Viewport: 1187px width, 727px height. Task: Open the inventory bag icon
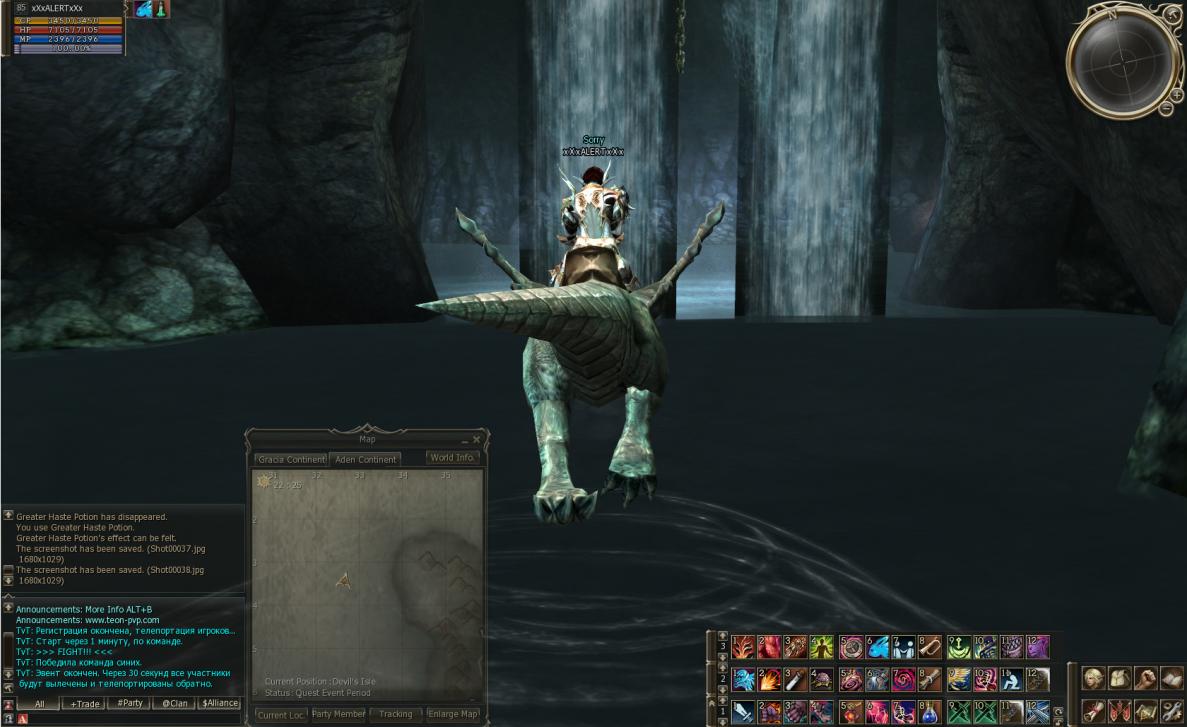(1119, 679)
